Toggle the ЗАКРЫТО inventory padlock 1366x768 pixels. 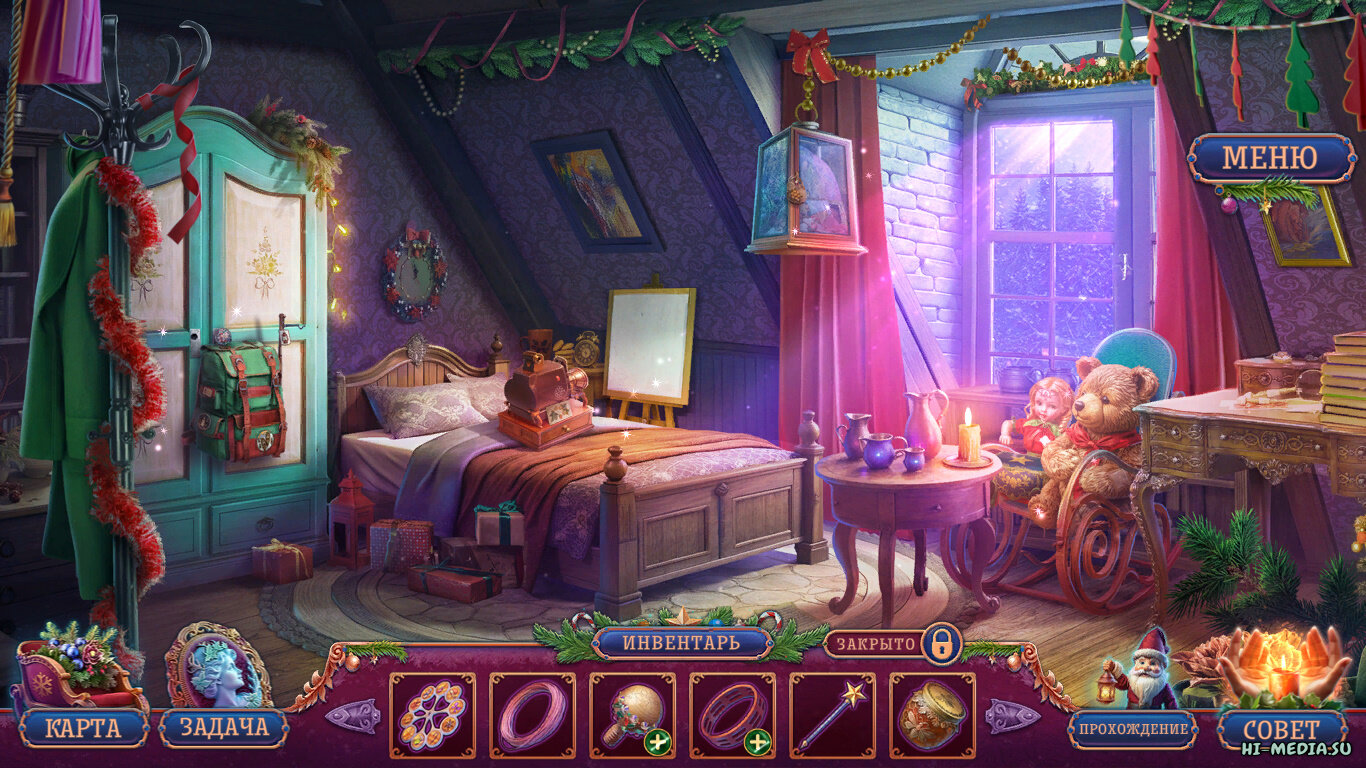pos(940,643)
